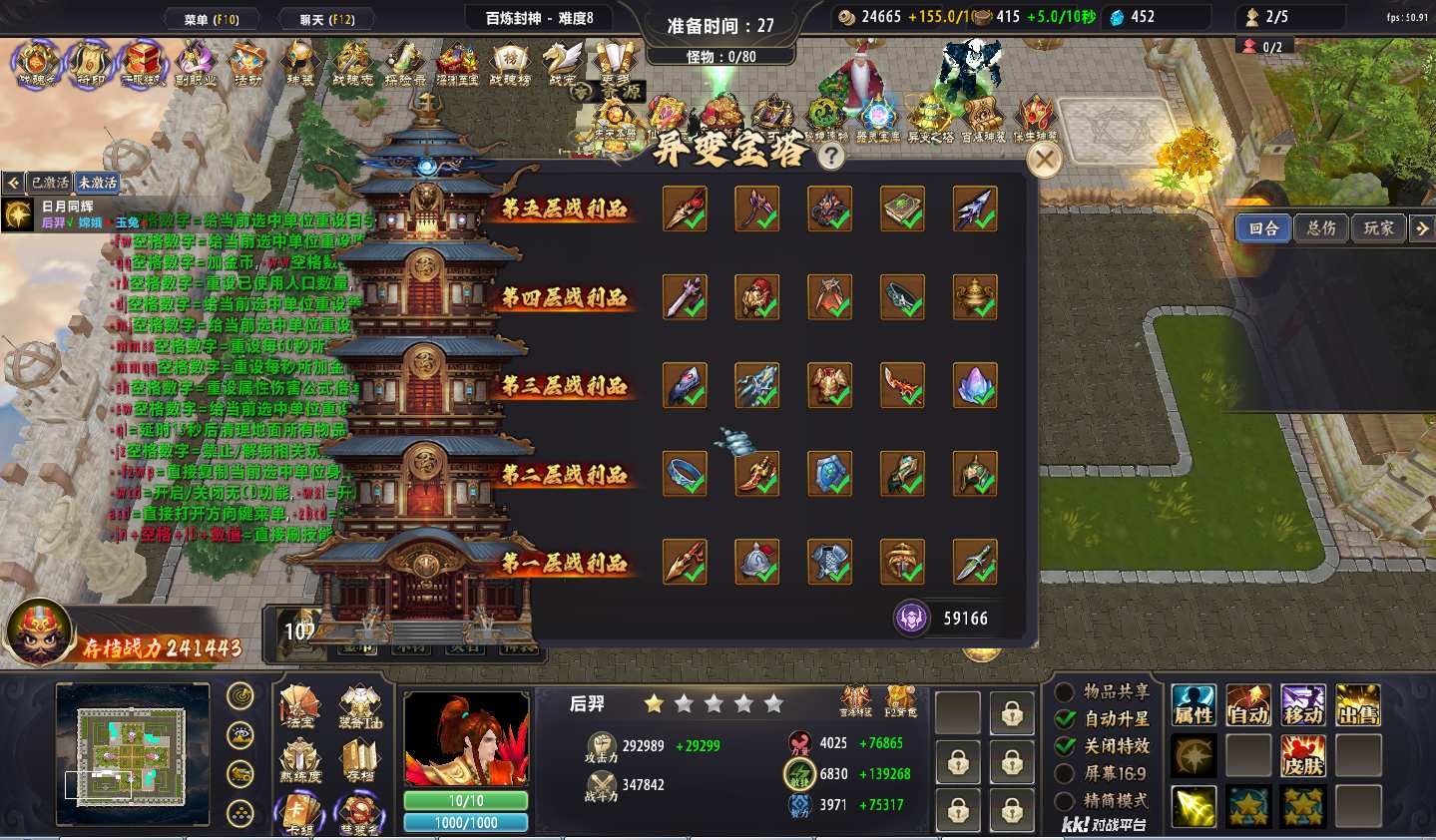
Task: Switch to the 未激活 tab
Action: tap(98, 183)
